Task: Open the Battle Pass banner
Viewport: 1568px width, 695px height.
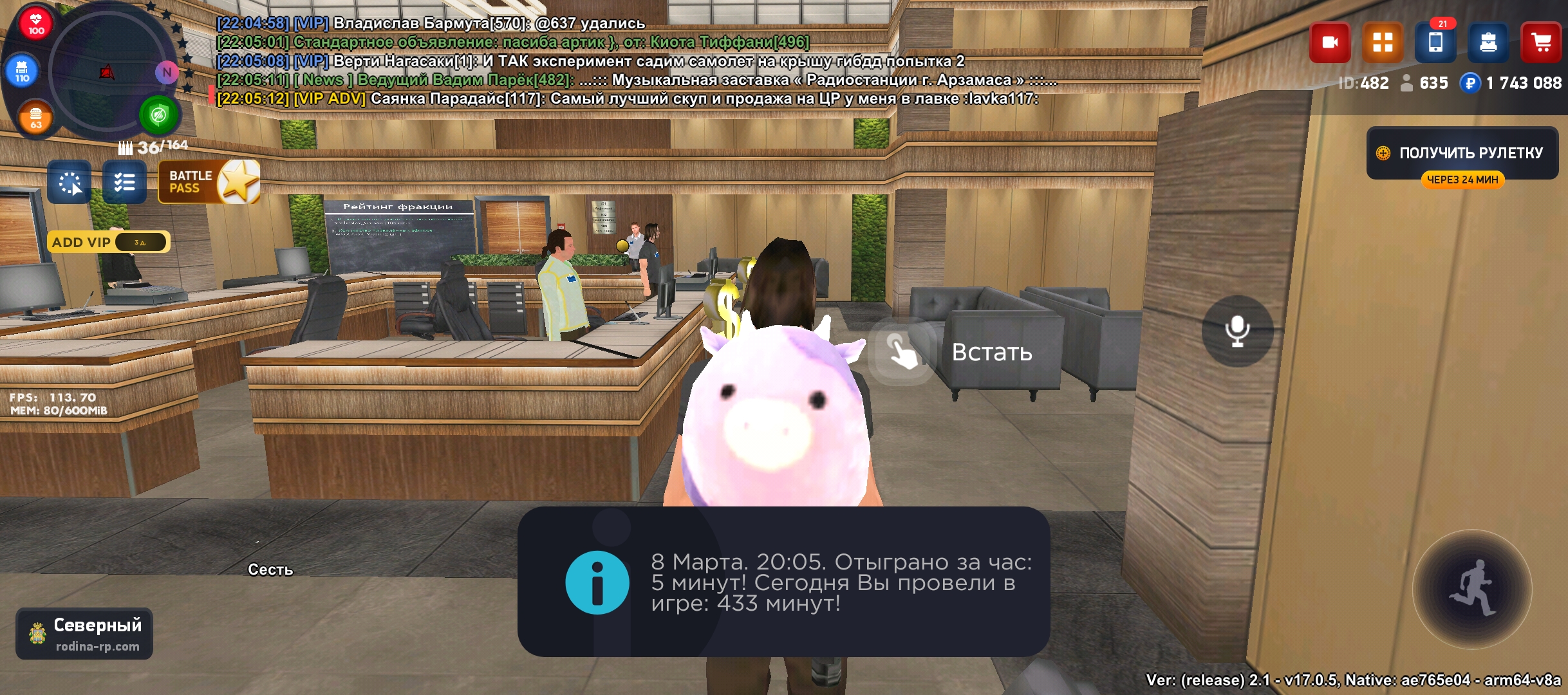Action: click(208, 182)
